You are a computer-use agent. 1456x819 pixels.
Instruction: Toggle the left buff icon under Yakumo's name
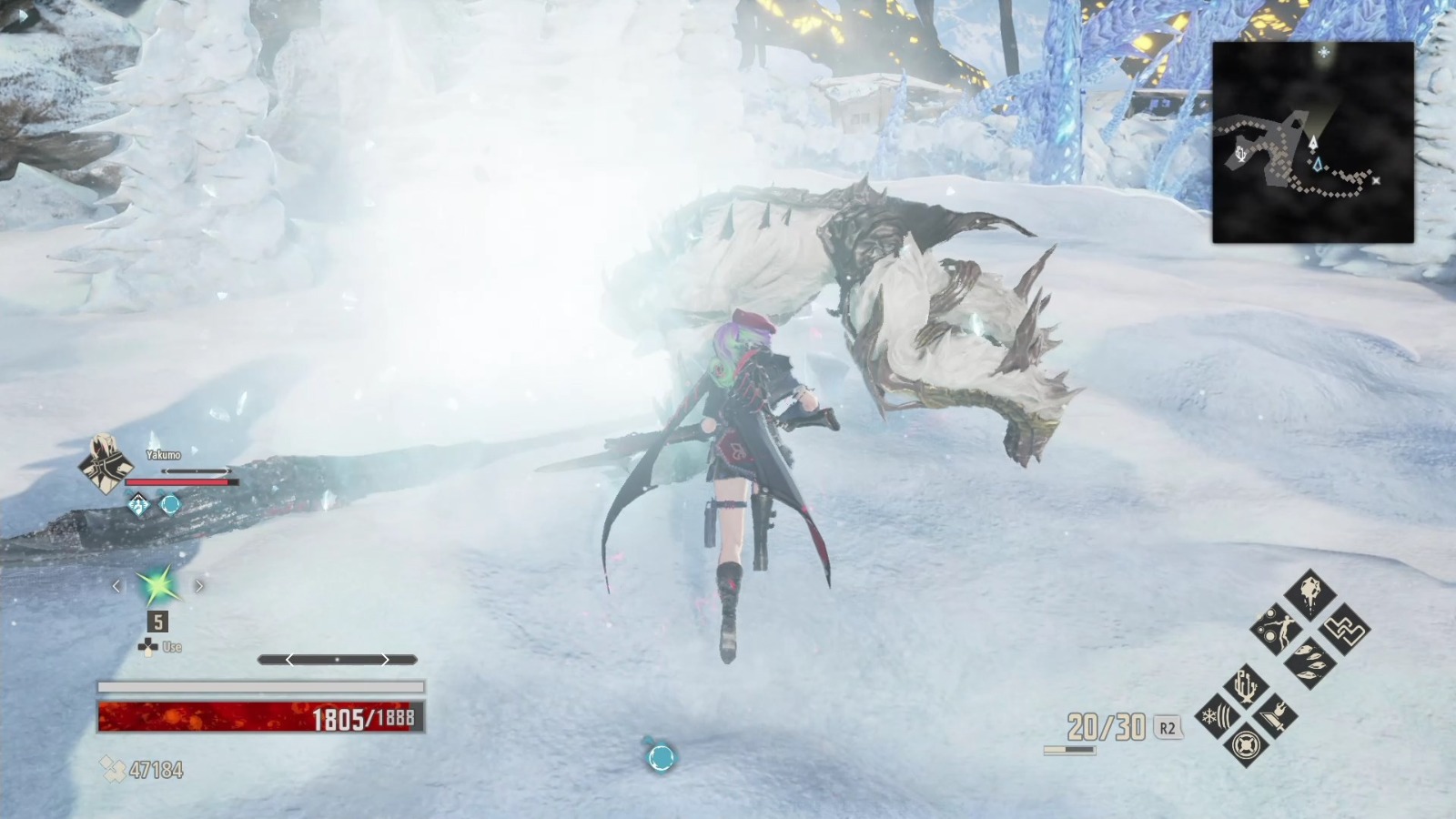(x=138, y=504)
